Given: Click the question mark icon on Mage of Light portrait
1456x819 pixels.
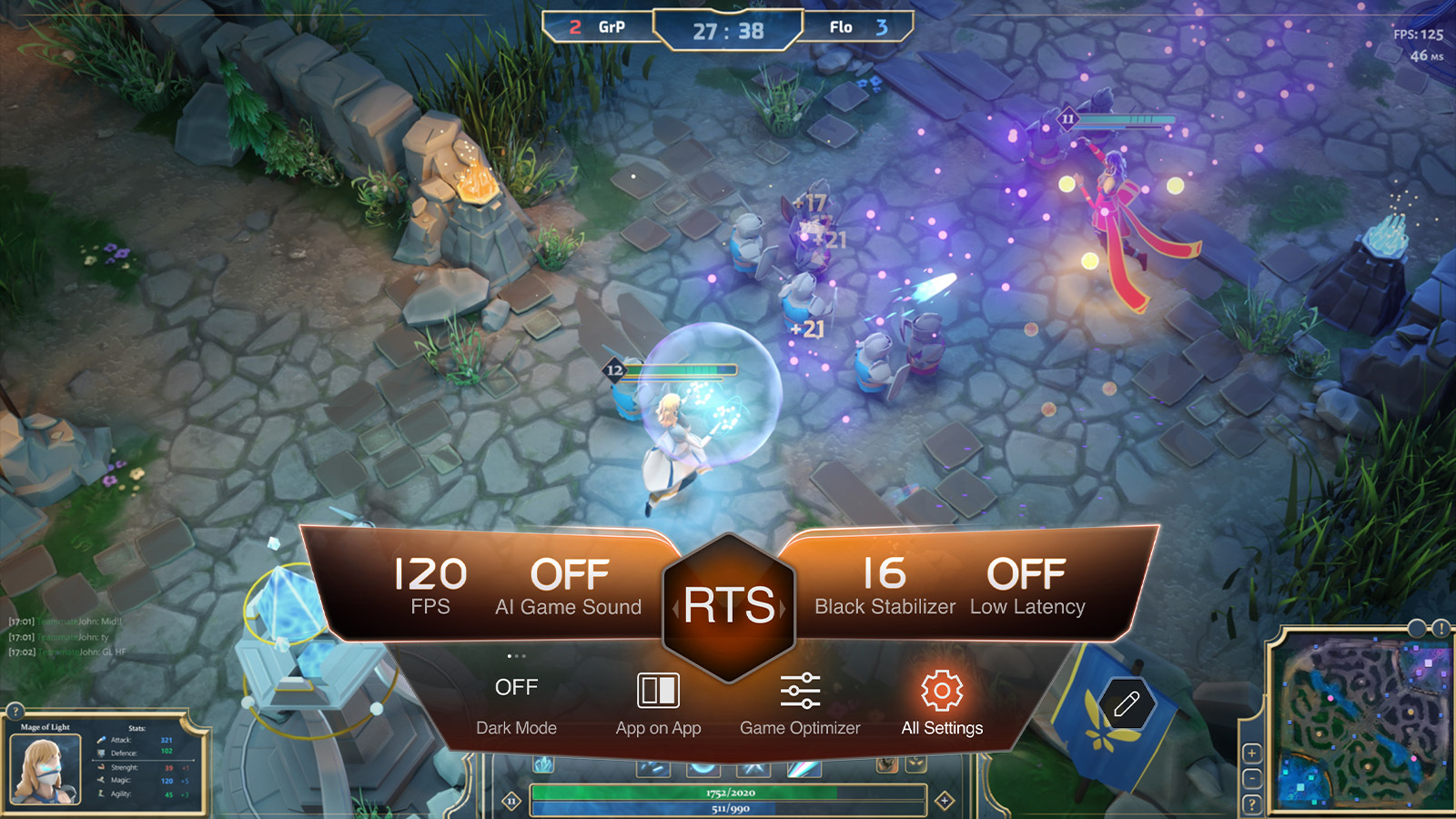Looking at the screenshot, I should click(15, 712).
